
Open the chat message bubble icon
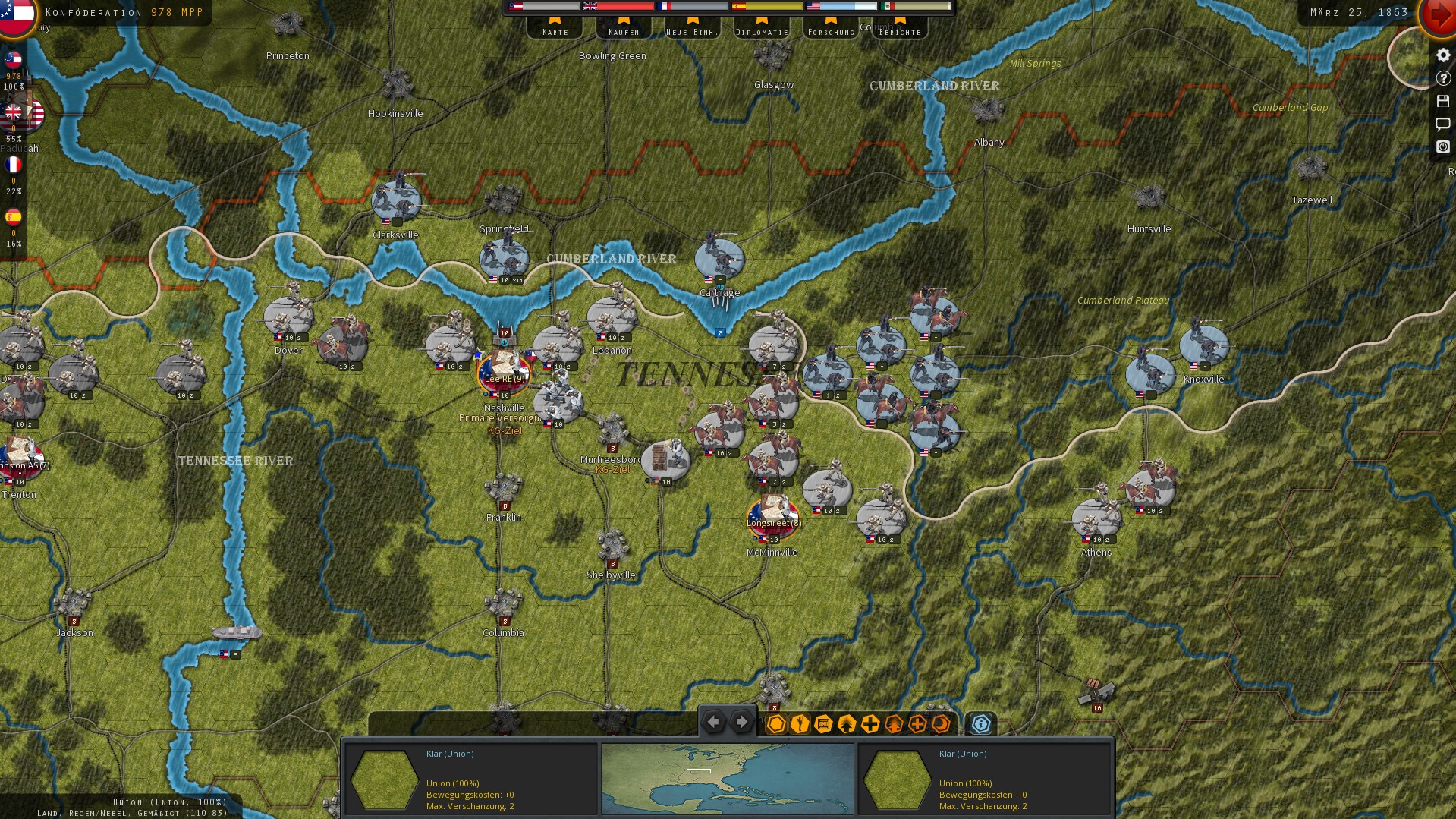click(1443, 124)
